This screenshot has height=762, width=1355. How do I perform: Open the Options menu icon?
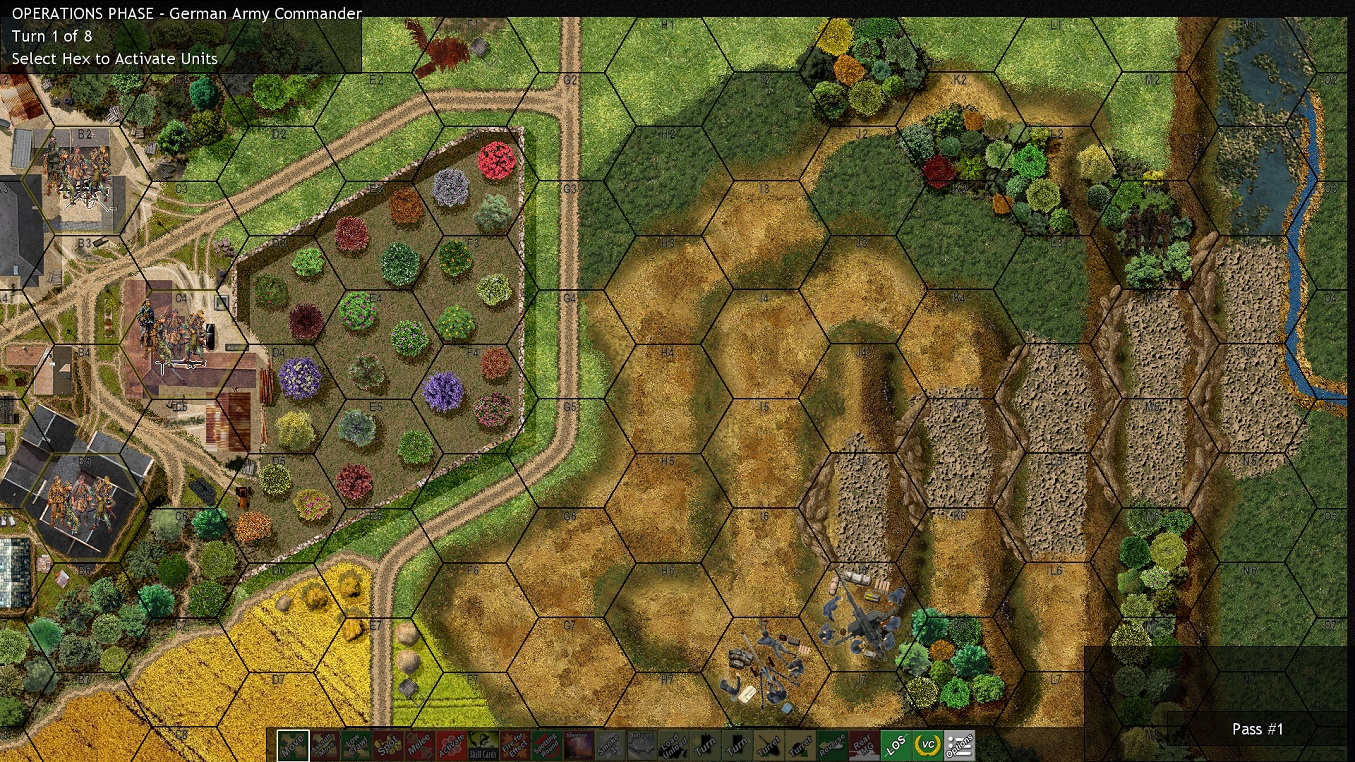click(958, 745)
